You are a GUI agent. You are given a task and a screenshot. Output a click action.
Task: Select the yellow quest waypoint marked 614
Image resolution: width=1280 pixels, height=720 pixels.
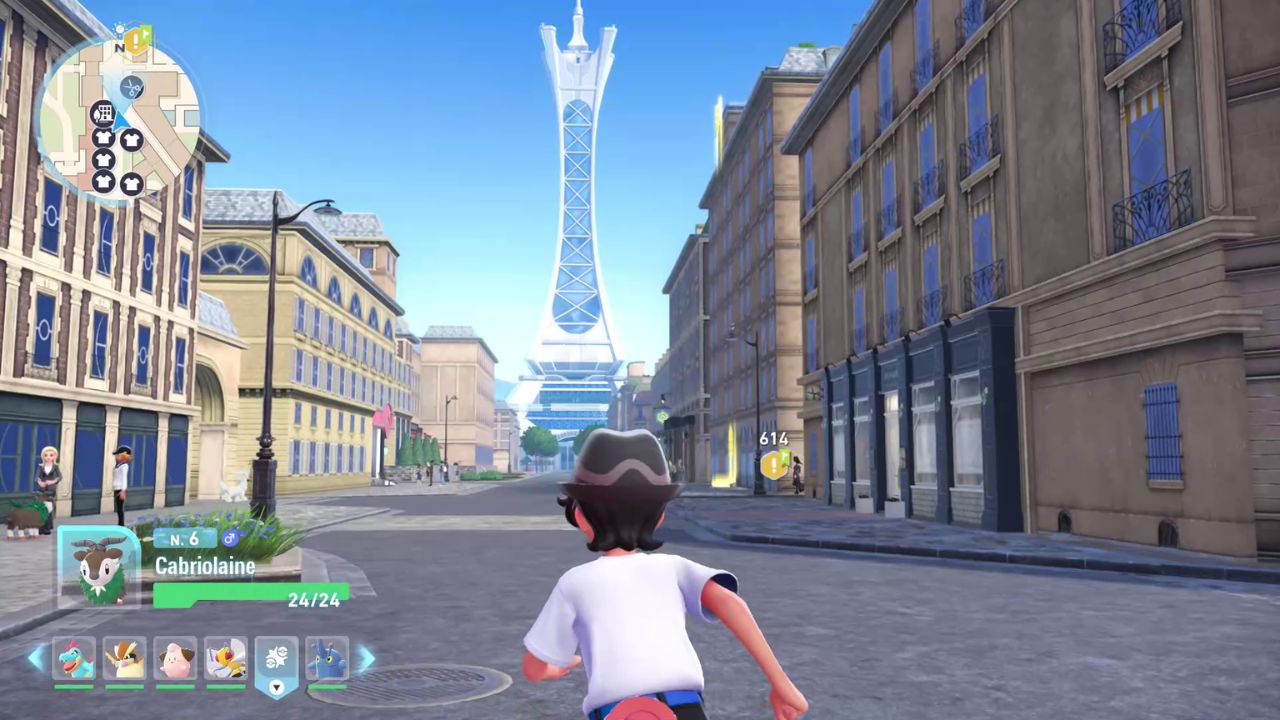pos(775,463)
